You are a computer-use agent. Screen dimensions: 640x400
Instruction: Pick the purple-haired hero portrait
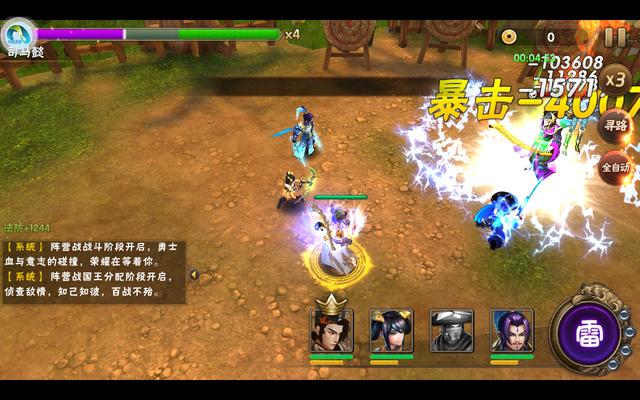[511, 330]
